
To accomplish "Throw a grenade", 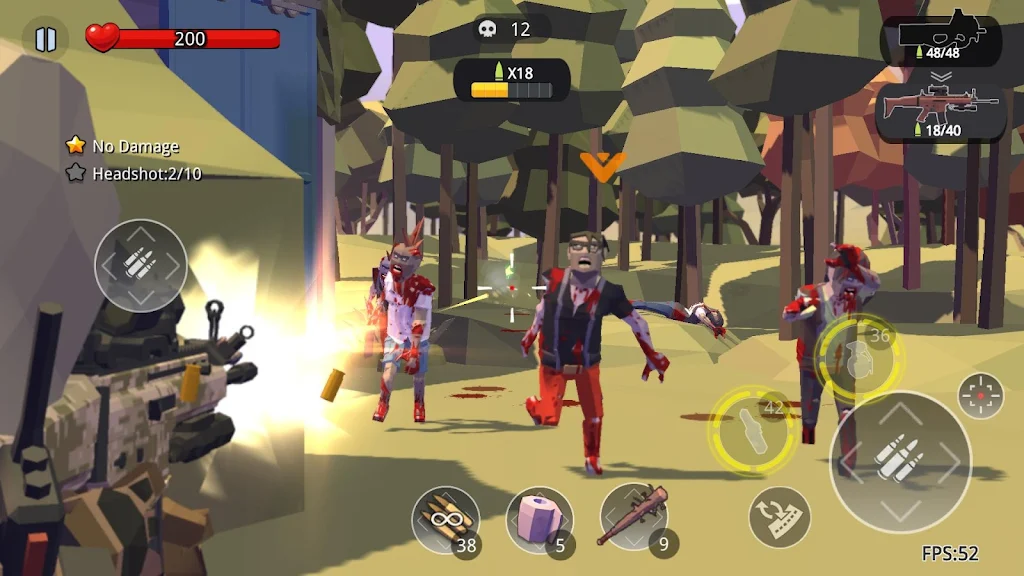I will coord(858,357).
